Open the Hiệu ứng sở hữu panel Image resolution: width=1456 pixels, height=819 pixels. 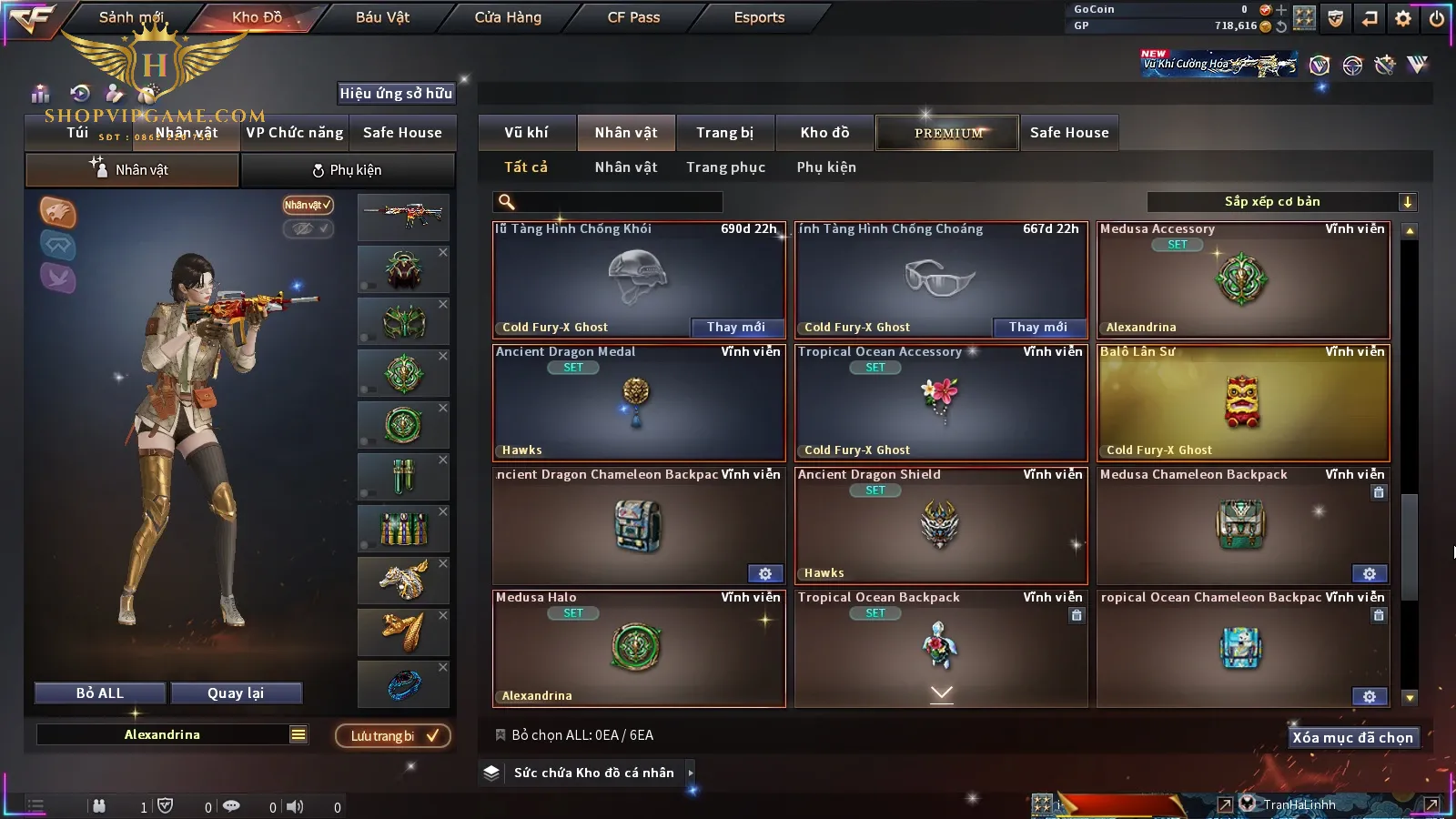pos(396,93)
